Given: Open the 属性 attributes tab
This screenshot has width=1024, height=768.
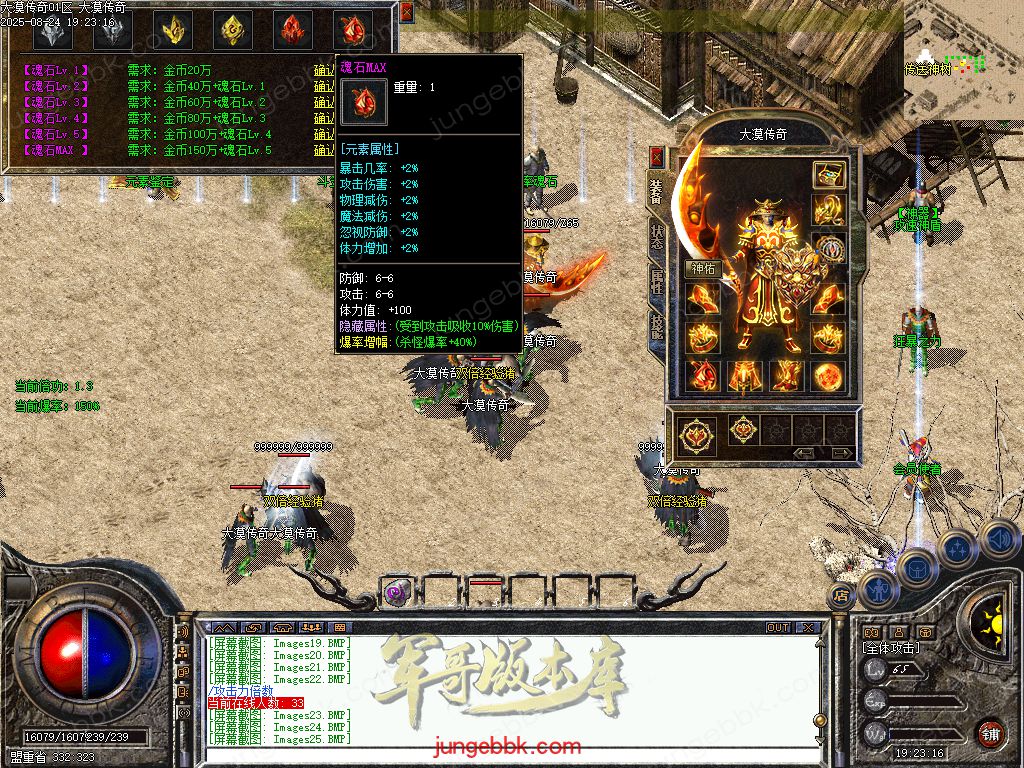Looking at the screenshot, I should pos(656,283).
